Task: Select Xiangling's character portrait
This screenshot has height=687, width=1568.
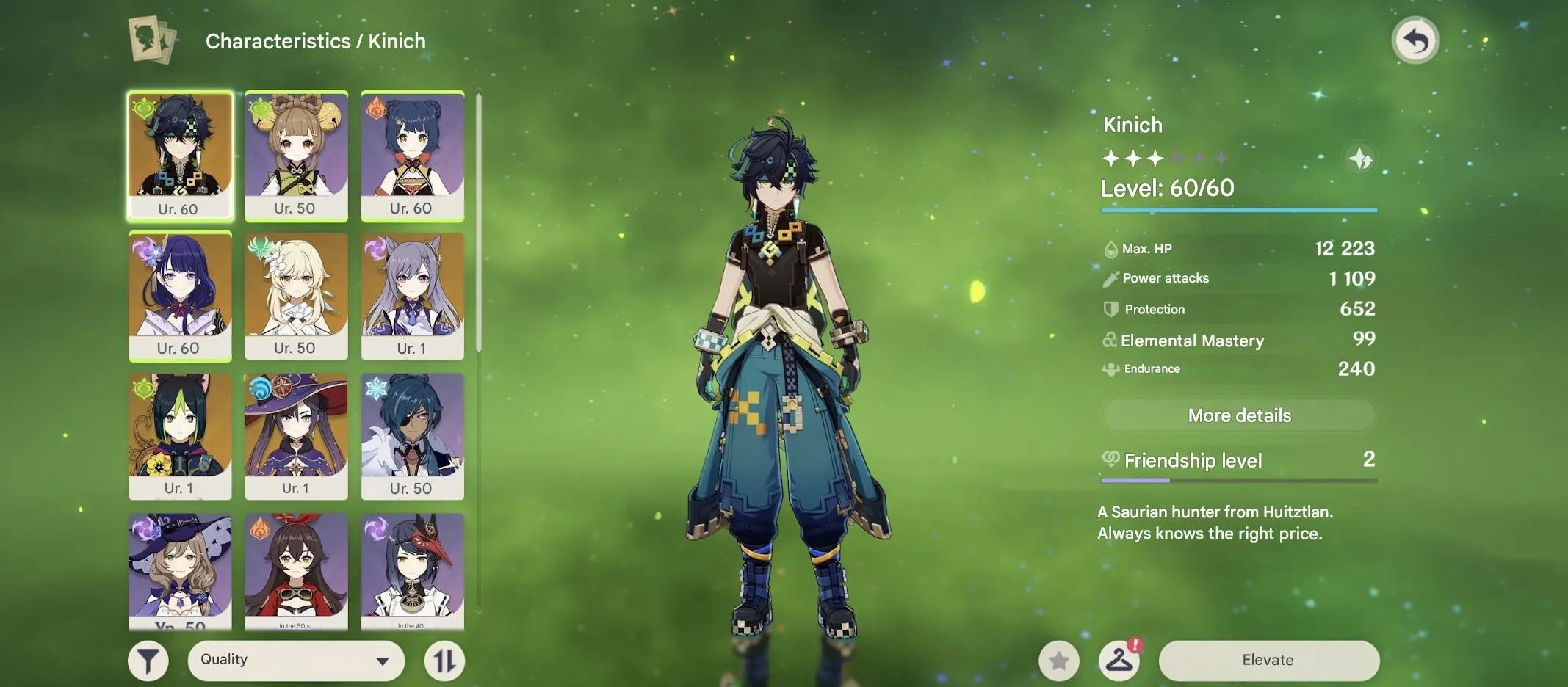Action: (412, 153)
